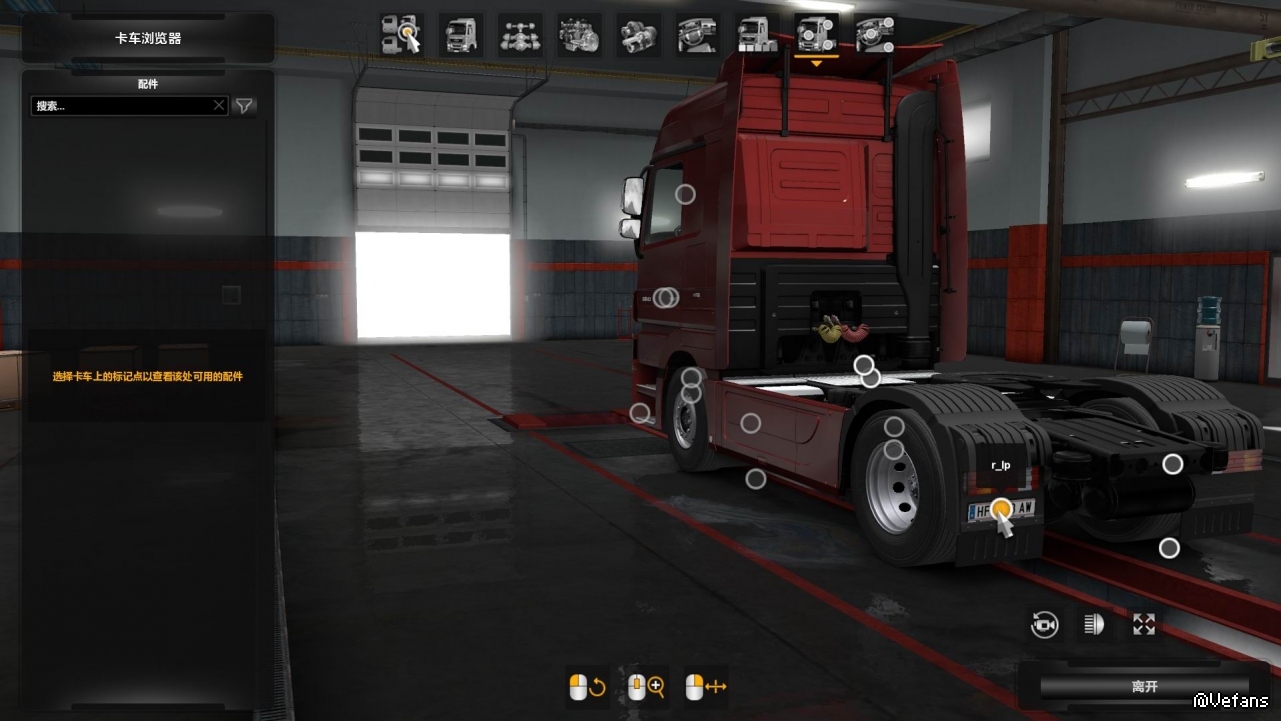Viewport: 1281px width, 721px height.
Task: Reset the camera view
Action: coord(1045,625)
